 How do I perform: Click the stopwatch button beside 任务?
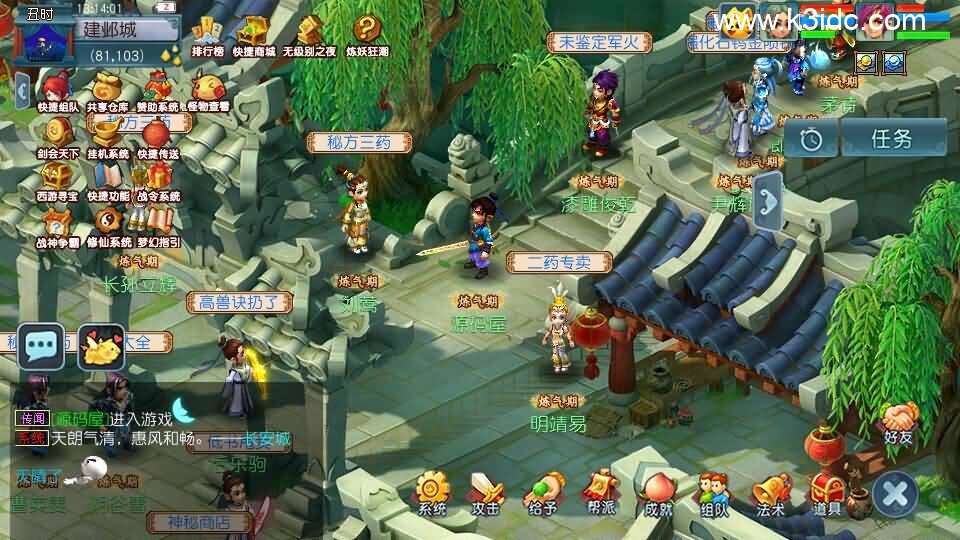pyautogui.click(x=811, y=139)
